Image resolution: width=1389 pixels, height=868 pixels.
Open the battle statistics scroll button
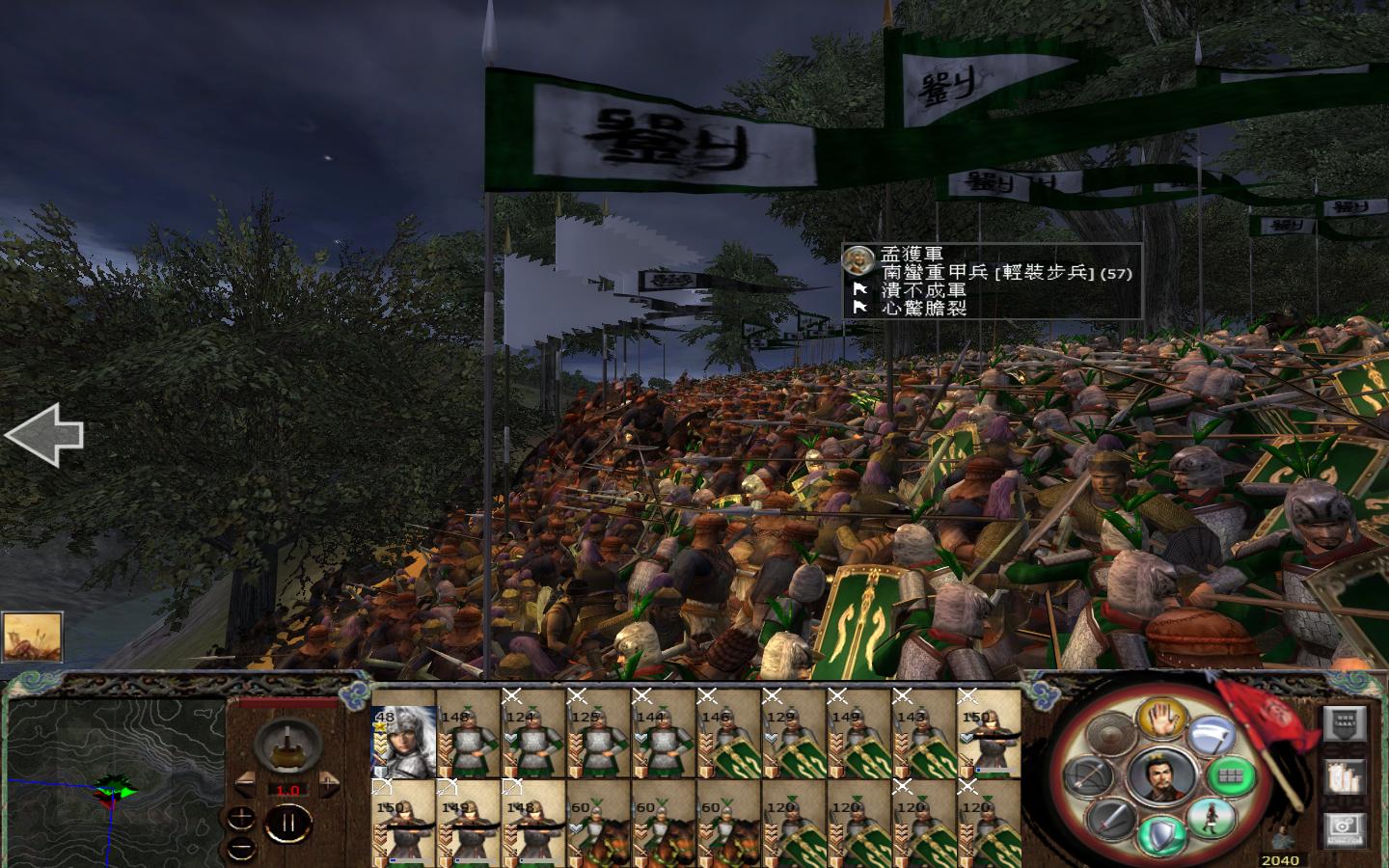(x=1343, y=778)
